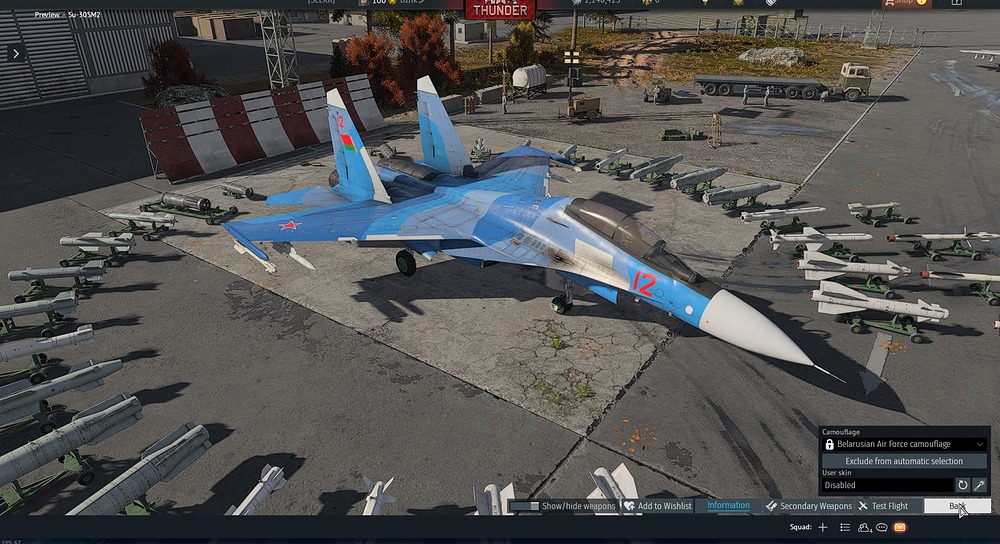This screenshot has height=544, width=1000.
Task: Open the user skin wand tool
Action: (x=980, y=485)
